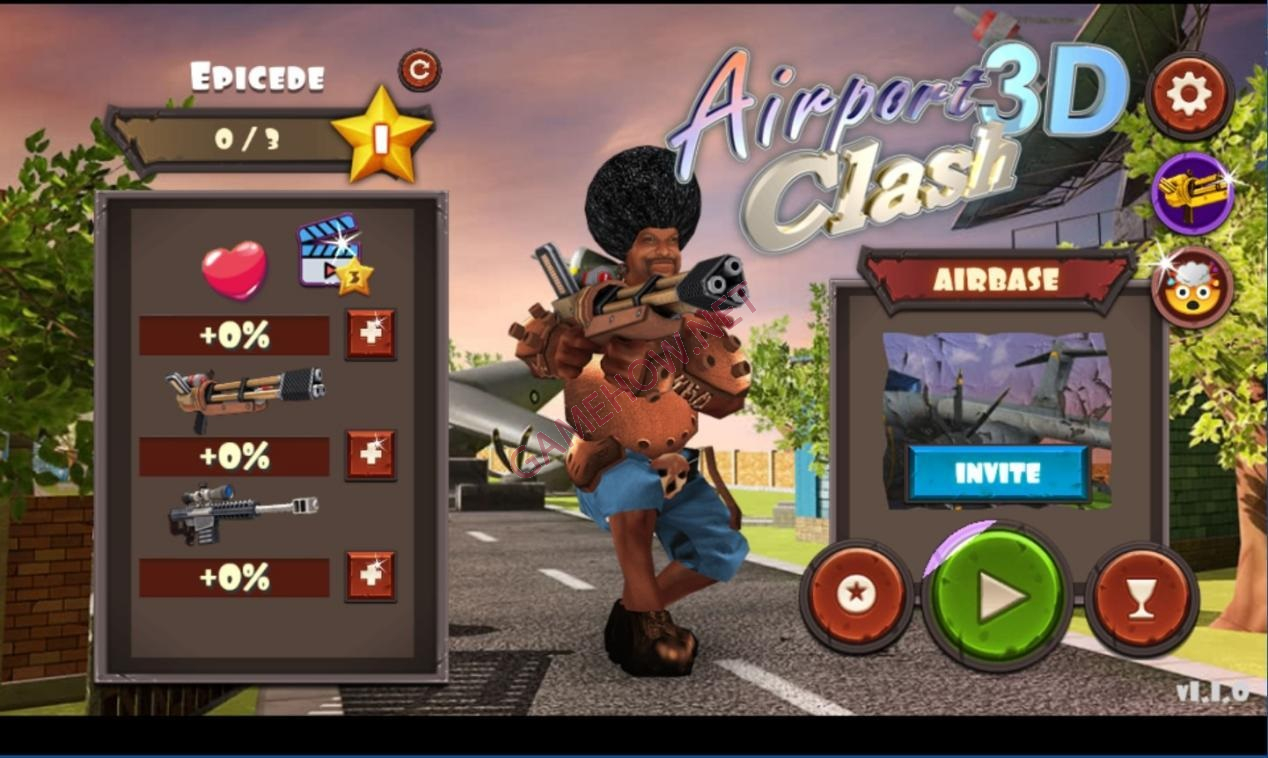This screenshot has width=1268, height=758.
Task: Upgrade the minigun with its plus button
Action: [x=371, y=456]
